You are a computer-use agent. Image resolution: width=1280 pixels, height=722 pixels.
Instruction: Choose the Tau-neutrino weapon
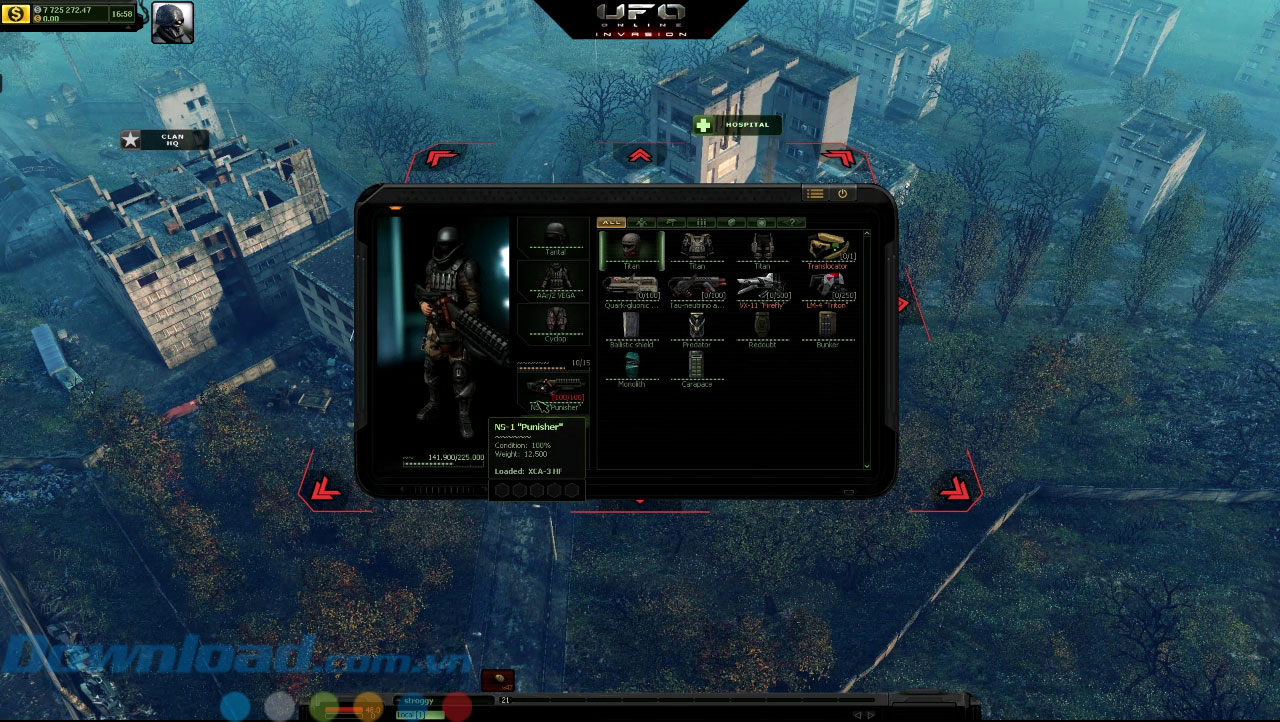point(697,289)
